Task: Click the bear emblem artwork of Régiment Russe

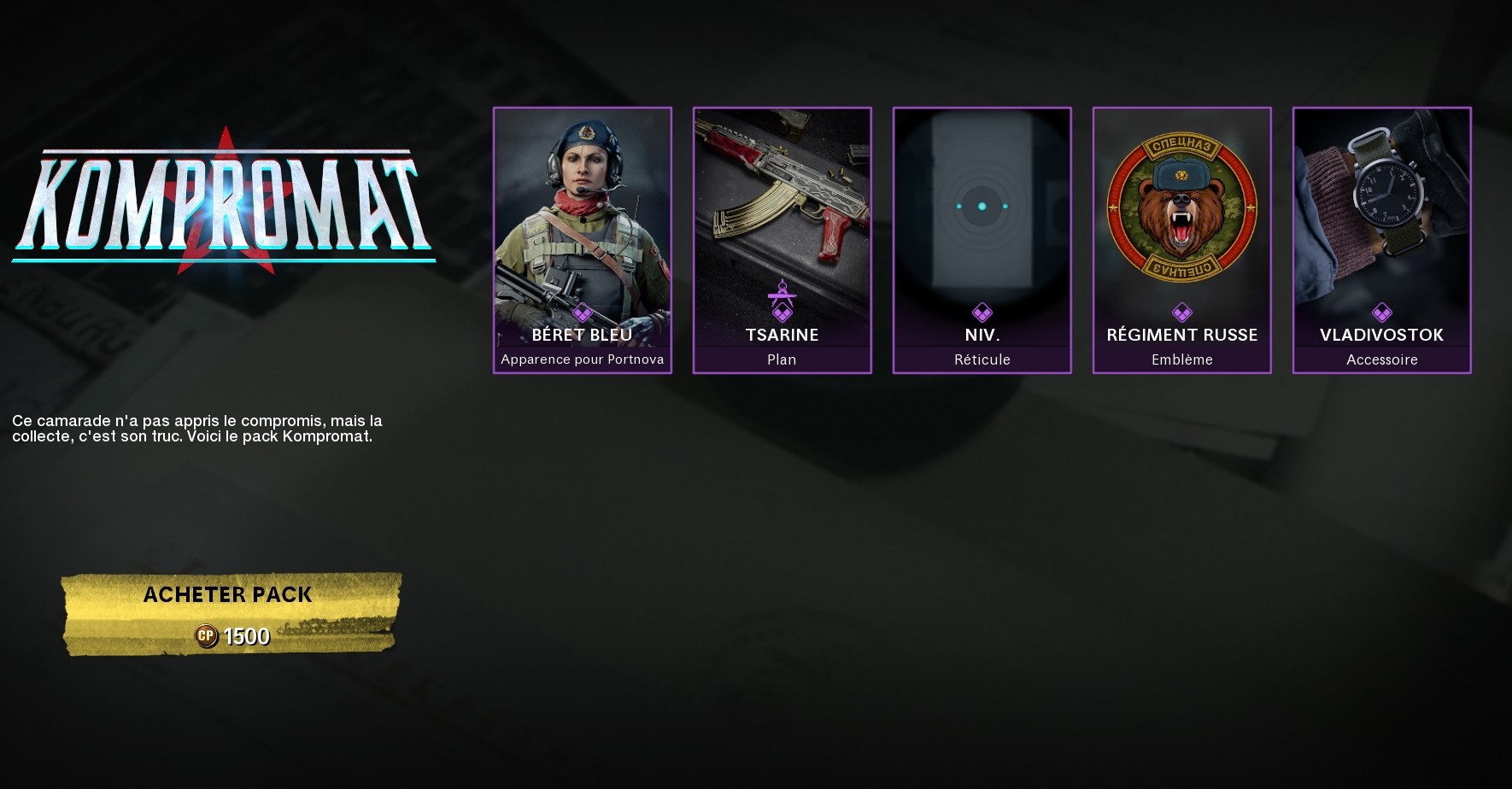Action: click(x=1181, y=205)
